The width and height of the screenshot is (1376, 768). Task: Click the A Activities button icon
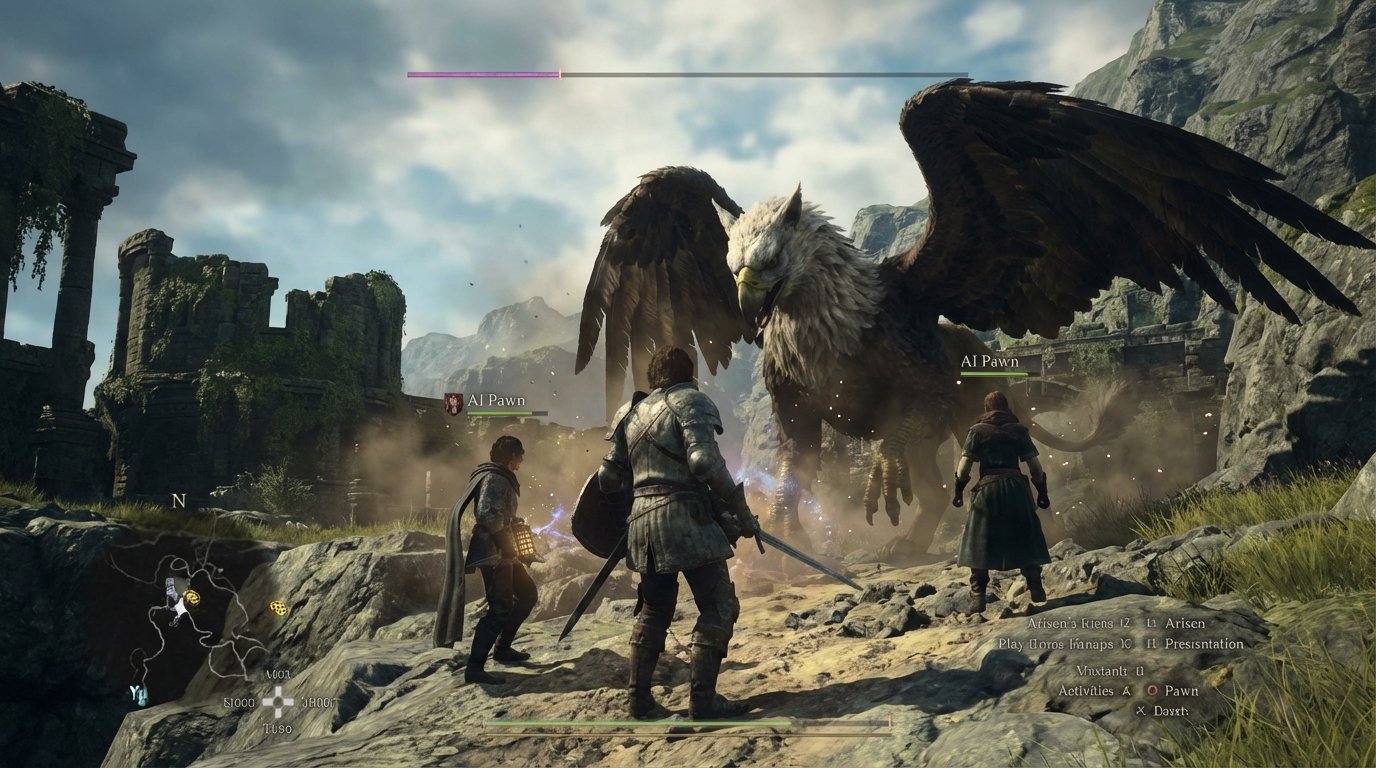point(1126,690)
